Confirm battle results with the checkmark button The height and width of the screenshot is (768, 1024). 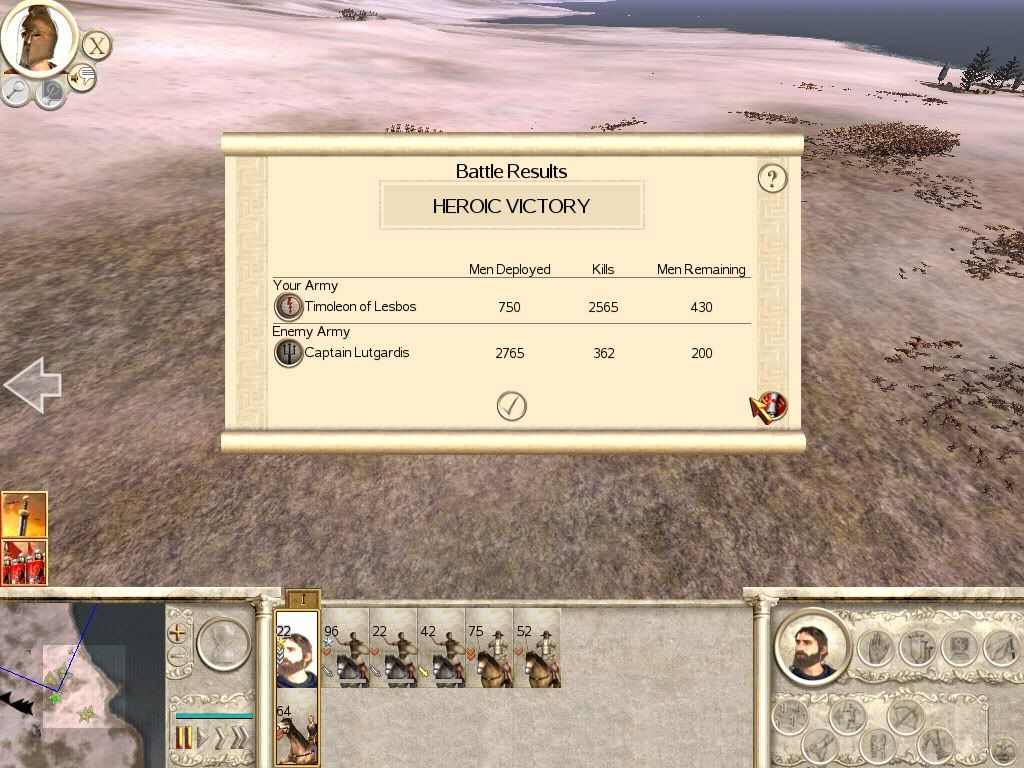(x=511, y=406)
